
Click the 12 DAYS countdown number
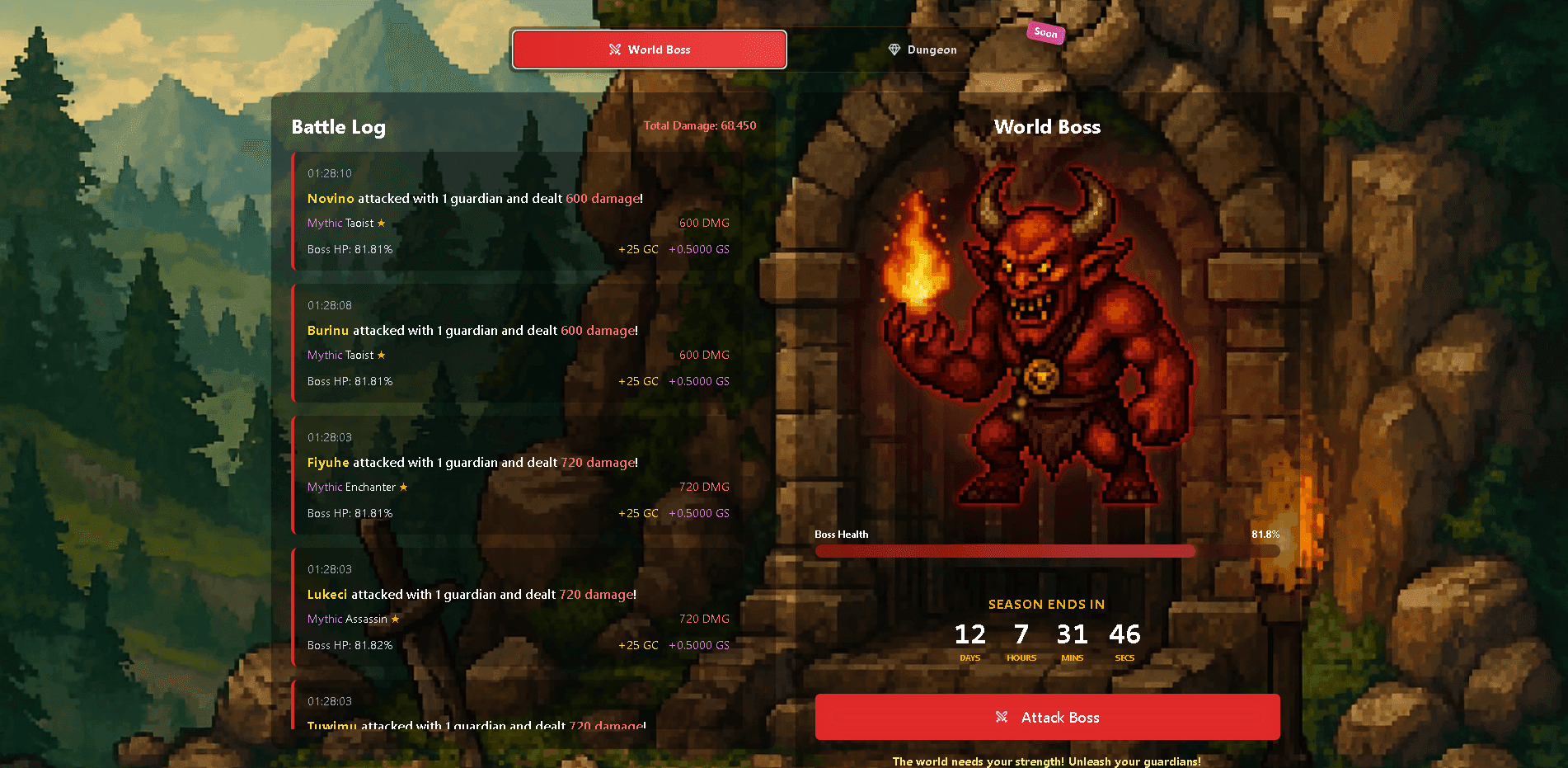(x=969, y=634)
